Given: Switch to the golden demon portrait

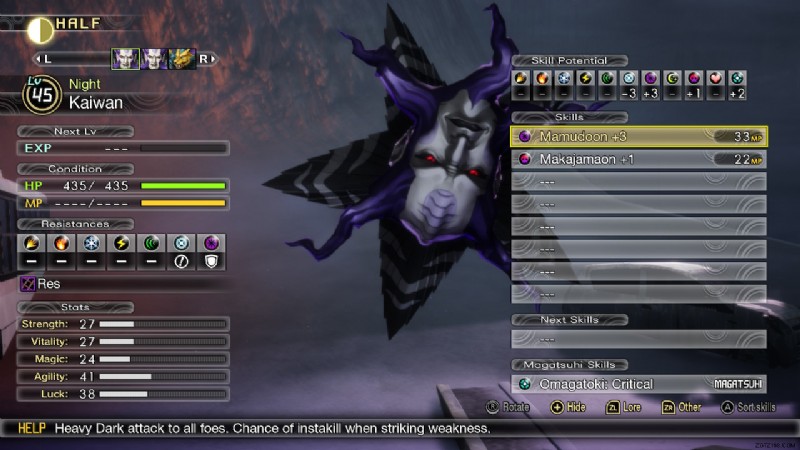Looking at the screenshot, I should coord(182,60).
